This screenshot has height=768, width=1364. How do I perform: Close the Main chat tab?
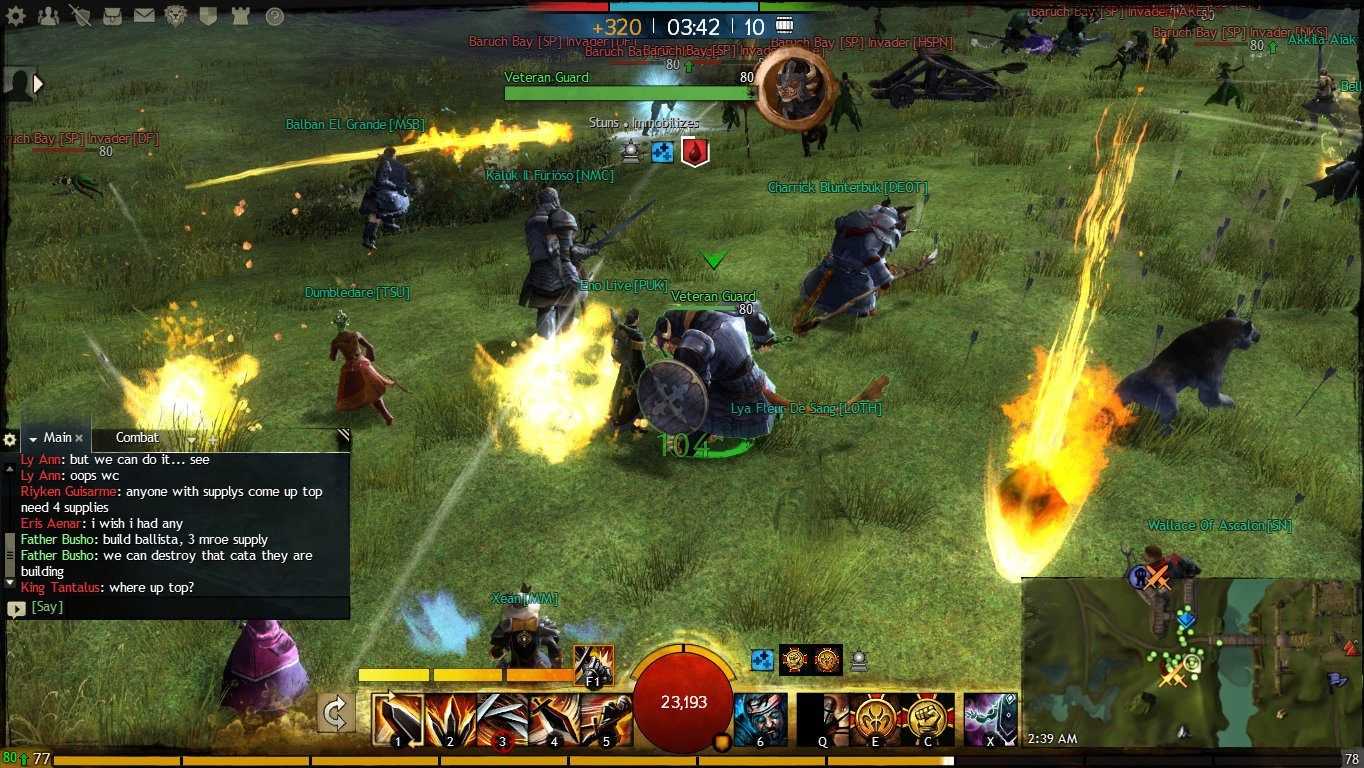point(79,438)
